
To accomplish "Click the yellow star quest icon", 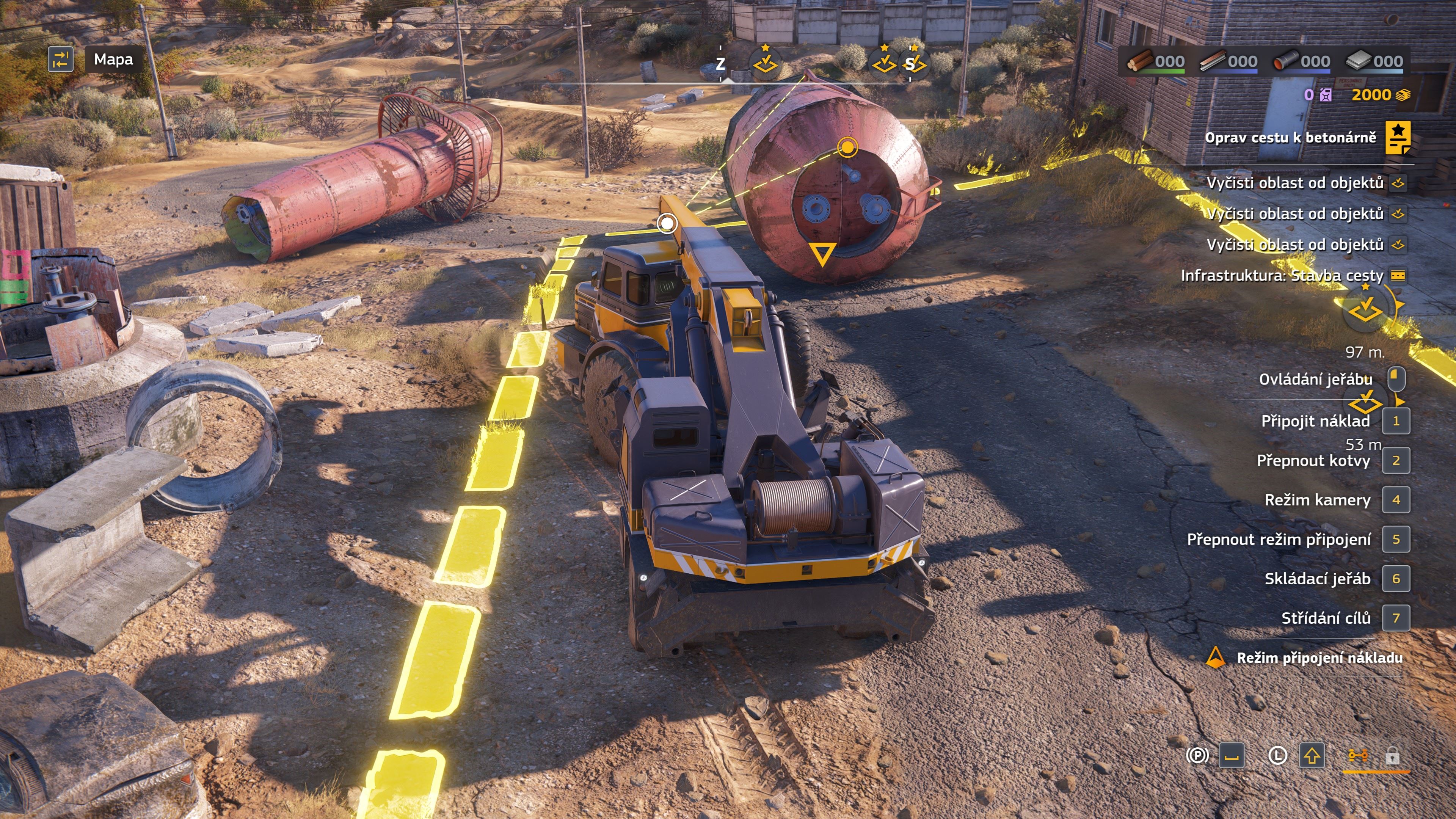I will point(1398,138).
